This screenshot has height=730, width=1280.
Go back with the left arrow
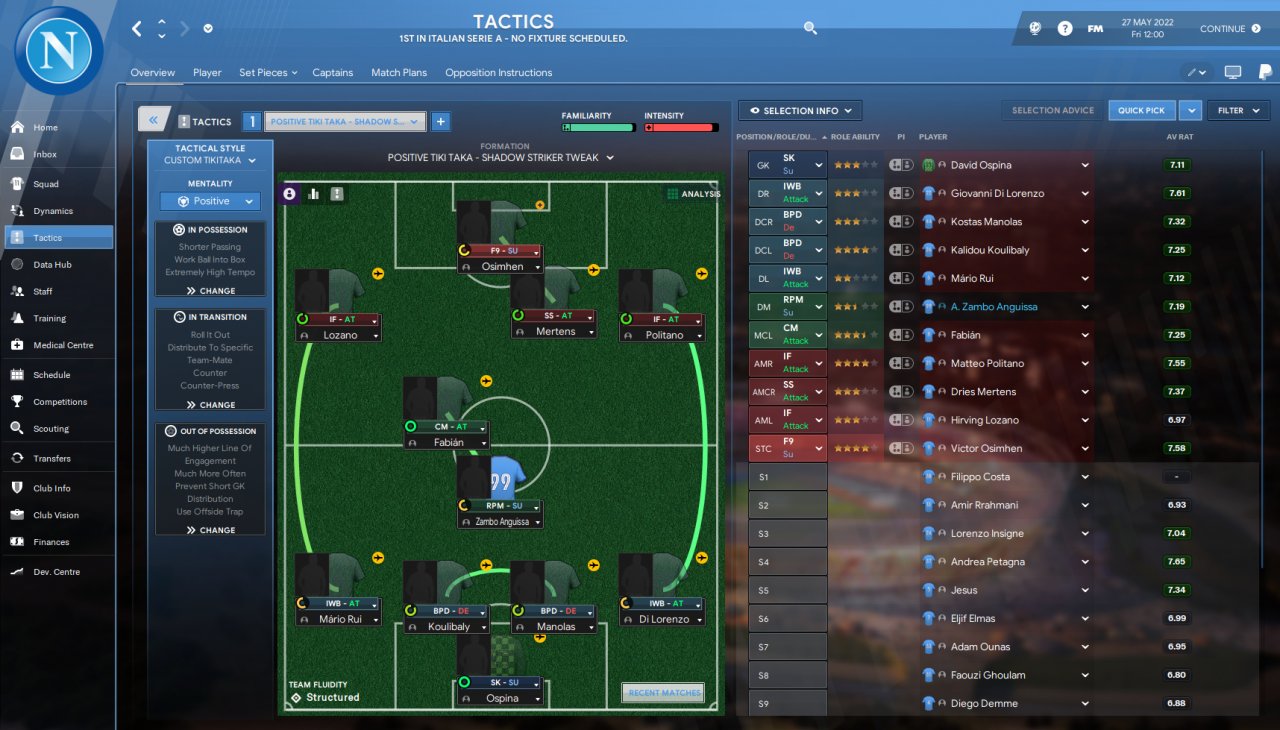(137, 29)
